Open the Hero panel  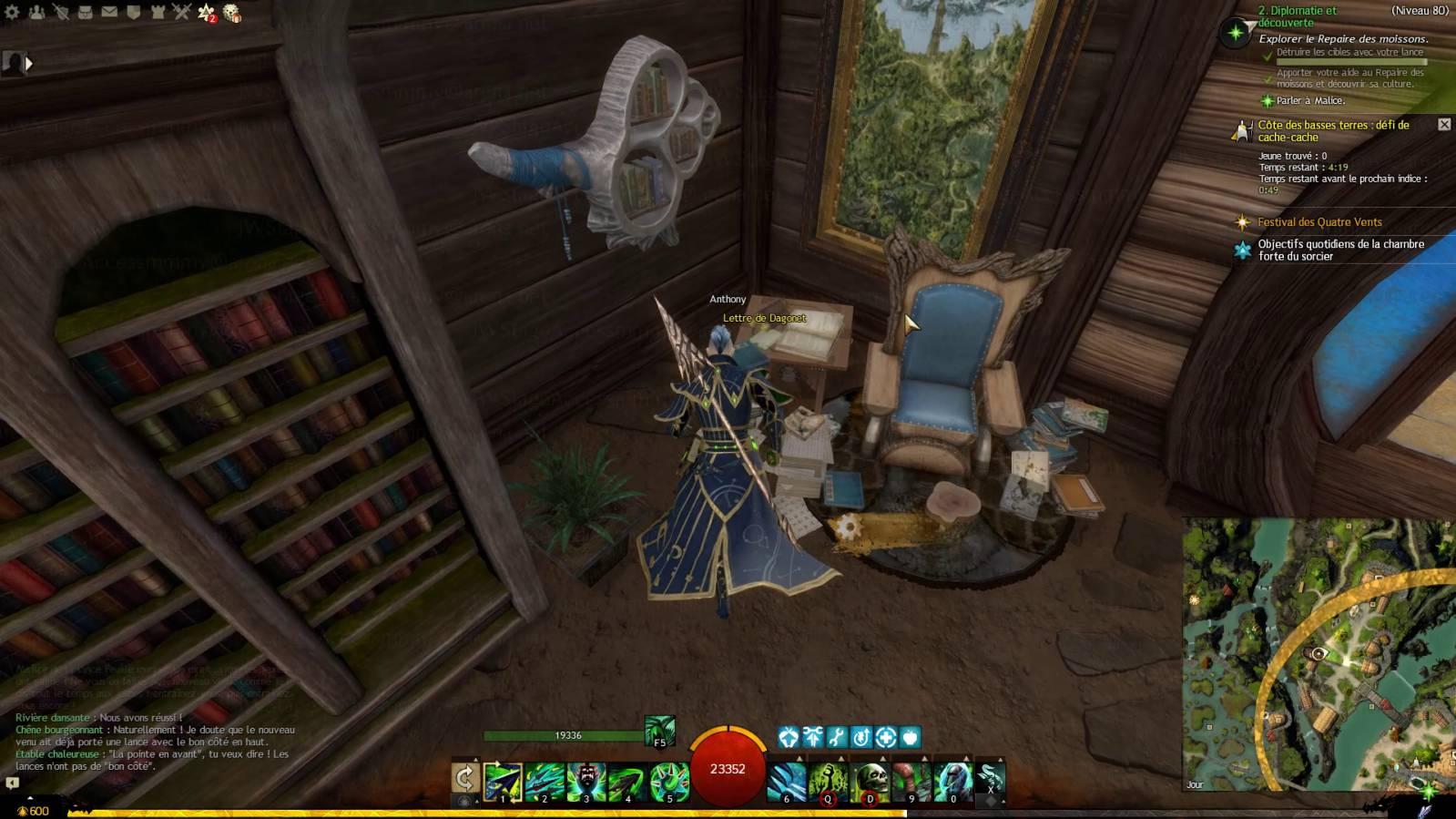click(x=61, y=13)
